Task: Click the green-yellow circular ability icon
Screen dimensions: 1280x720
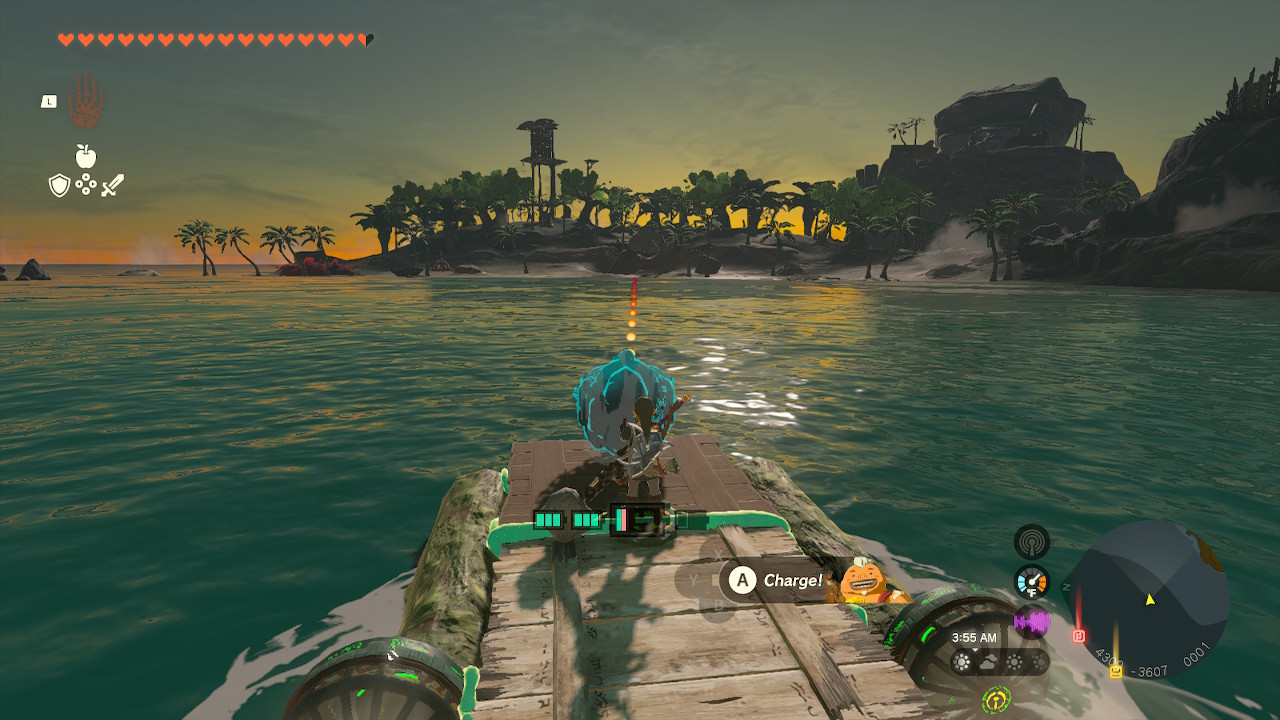Action: [x=996, y=699]
